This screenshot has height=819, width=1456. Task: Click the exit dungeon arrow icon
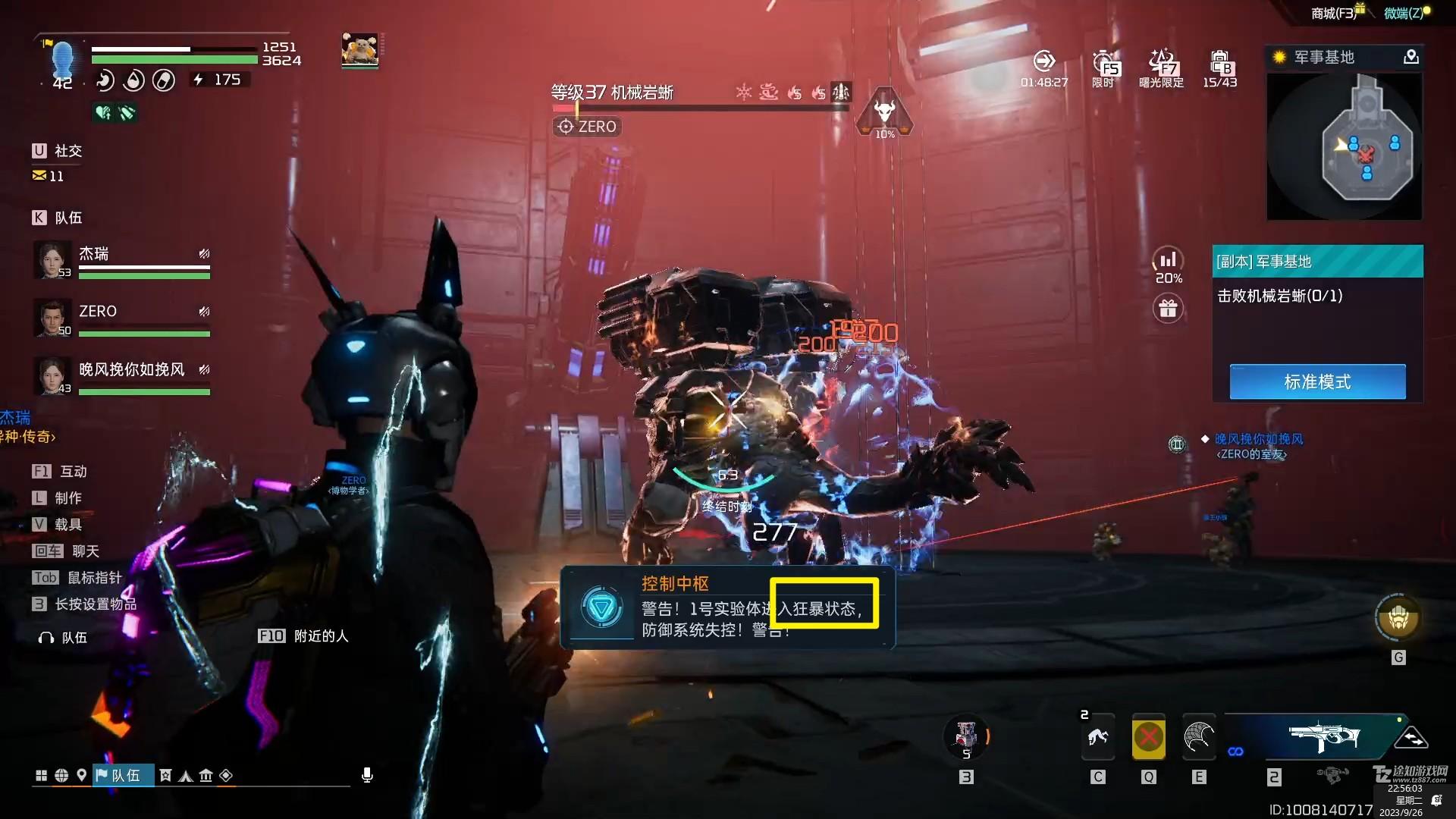tap(1044, 61)
